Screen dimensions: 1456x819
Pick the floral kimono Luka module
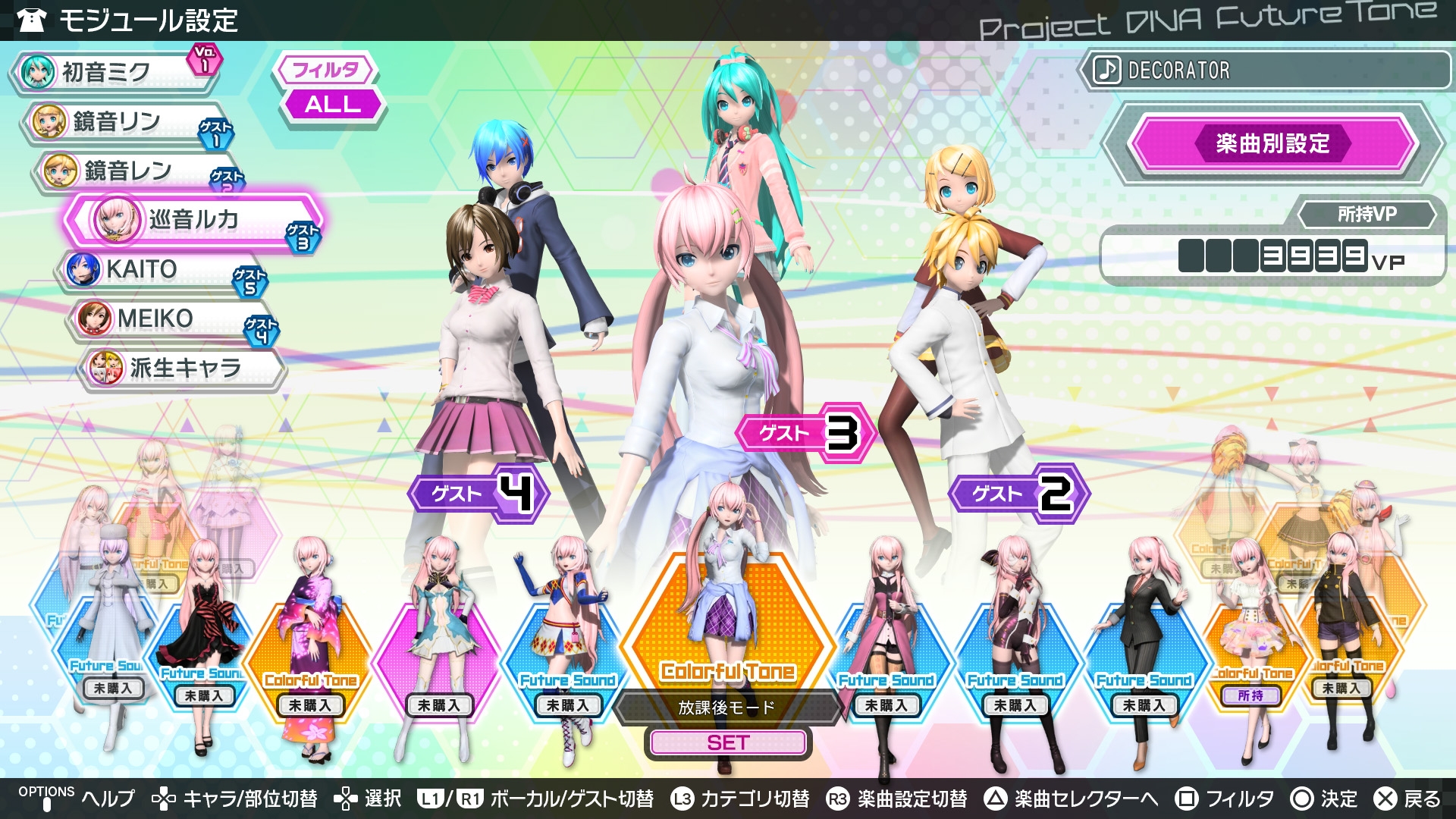click(x=309, y=652)
